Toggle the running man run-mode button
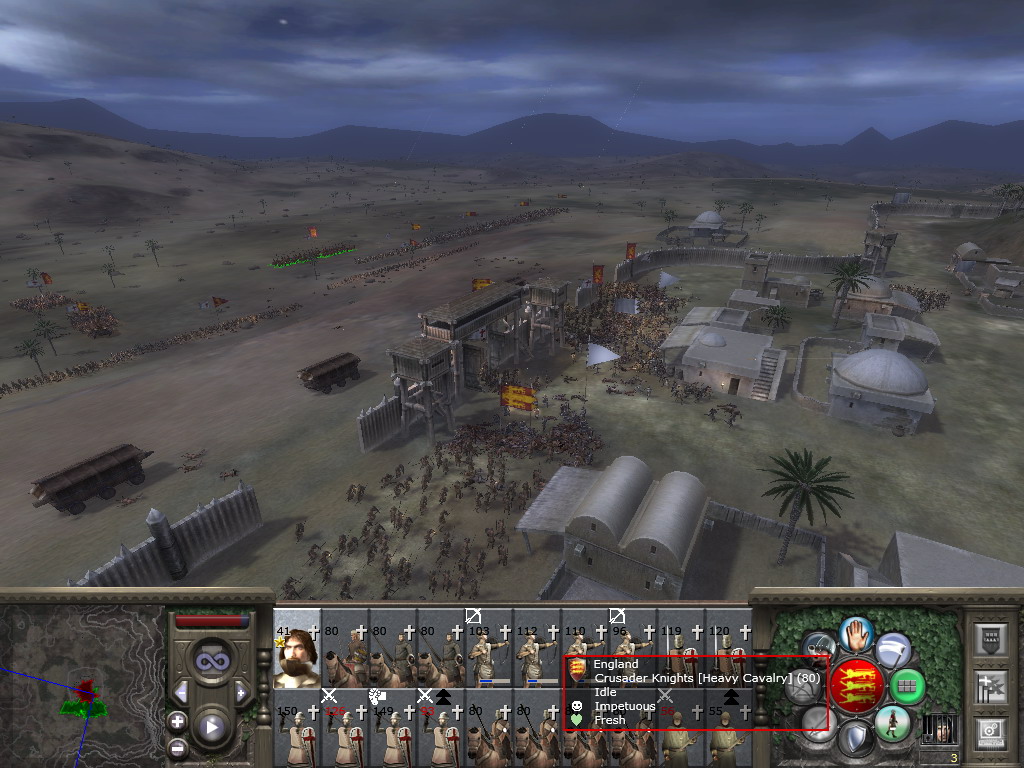 coord(891,723)
